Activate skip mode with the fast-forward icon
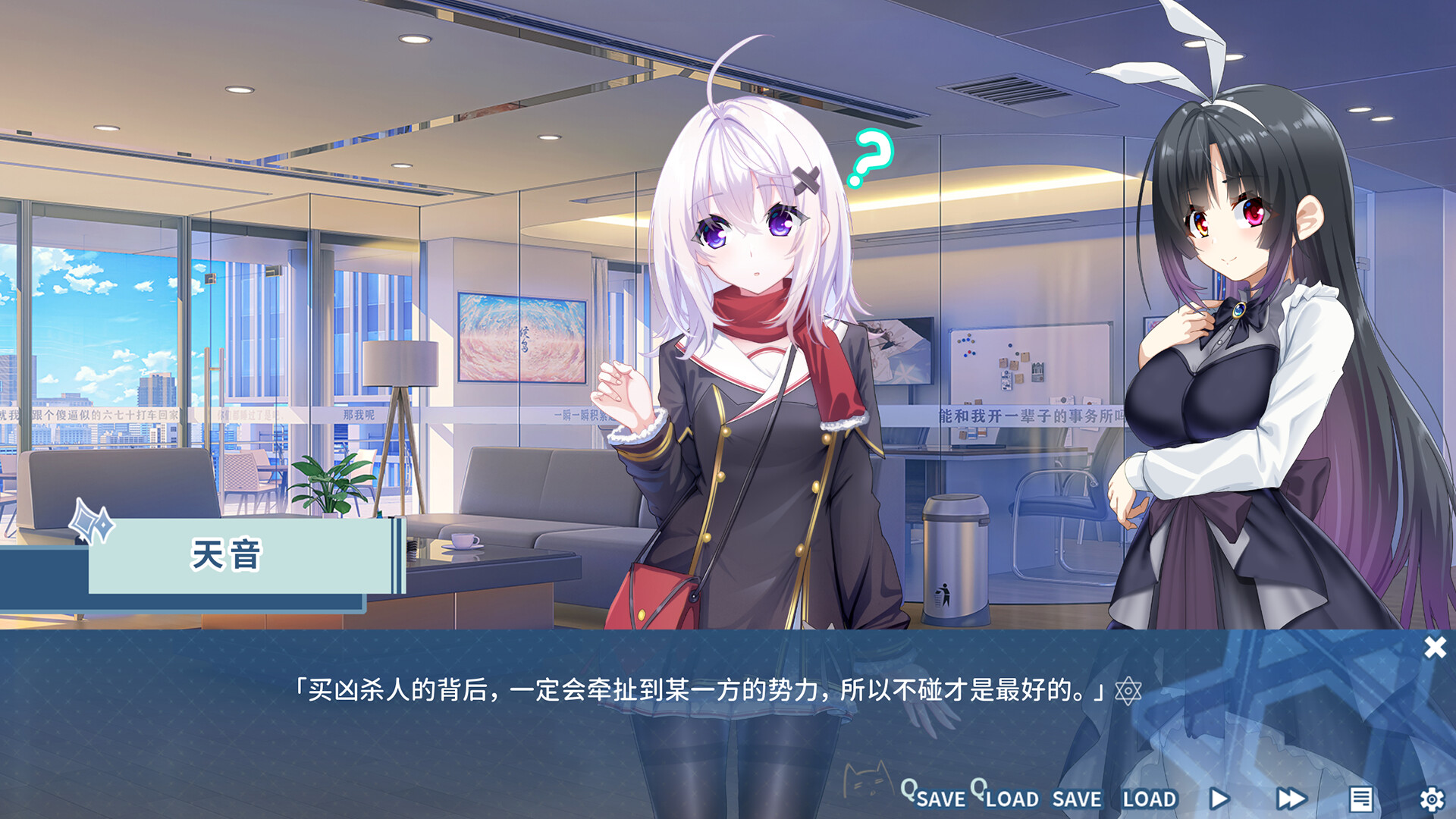 [1291, 797]
